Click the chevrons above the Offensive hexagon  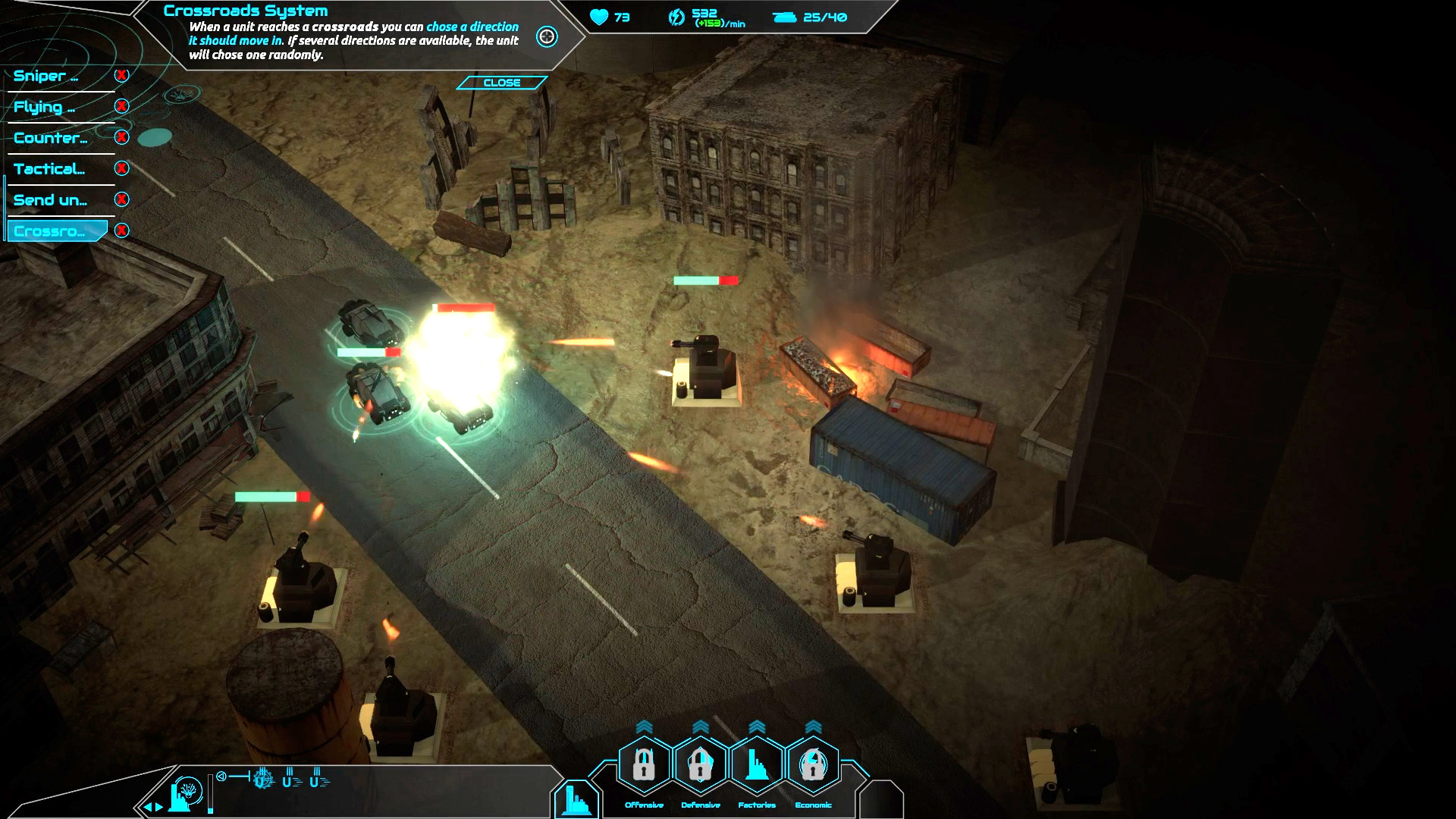pos(645,726)
